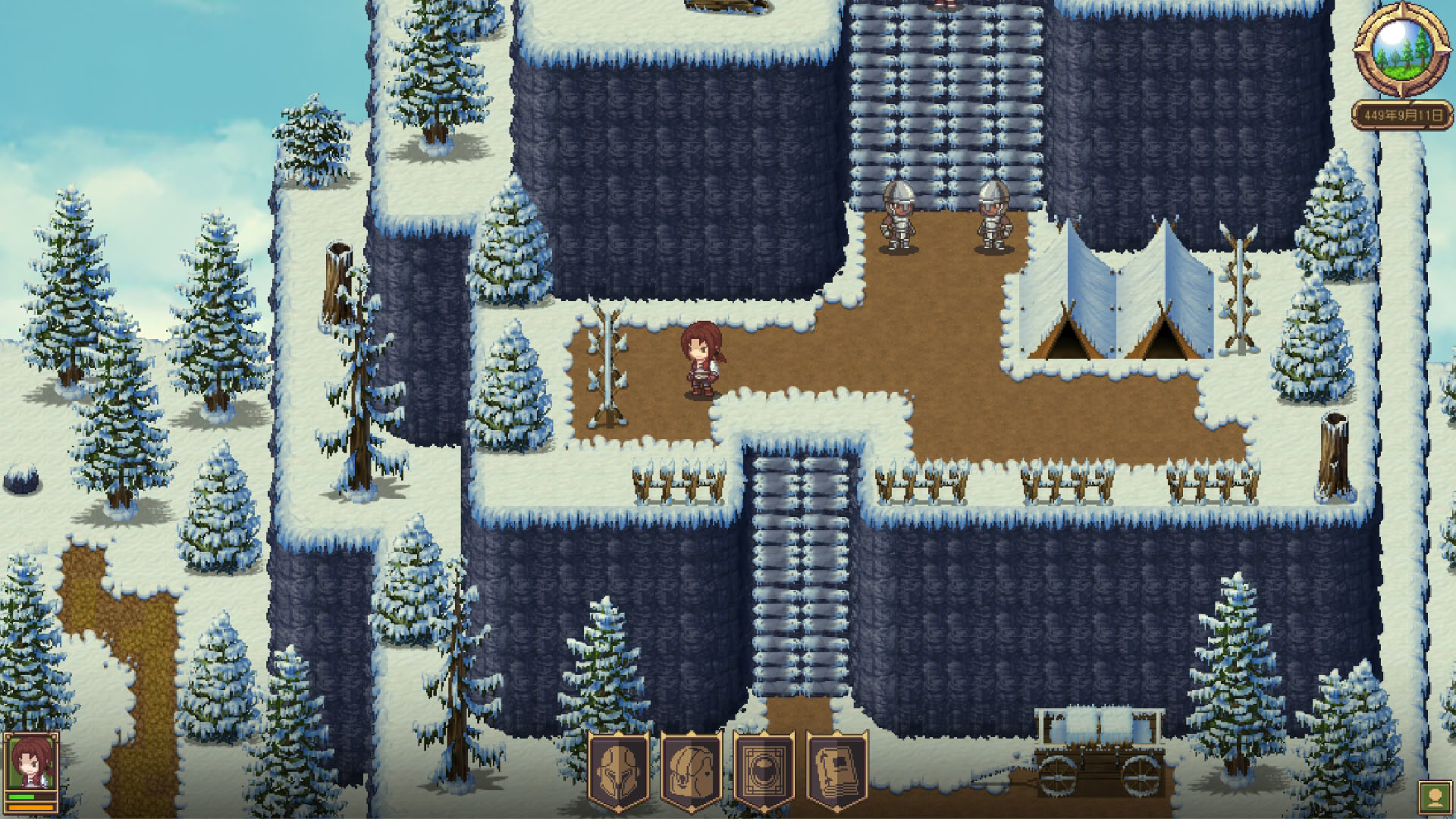Click the red-haired character portrait
1456x819 pixels.
pyautogui.click(x=31, y=764)
